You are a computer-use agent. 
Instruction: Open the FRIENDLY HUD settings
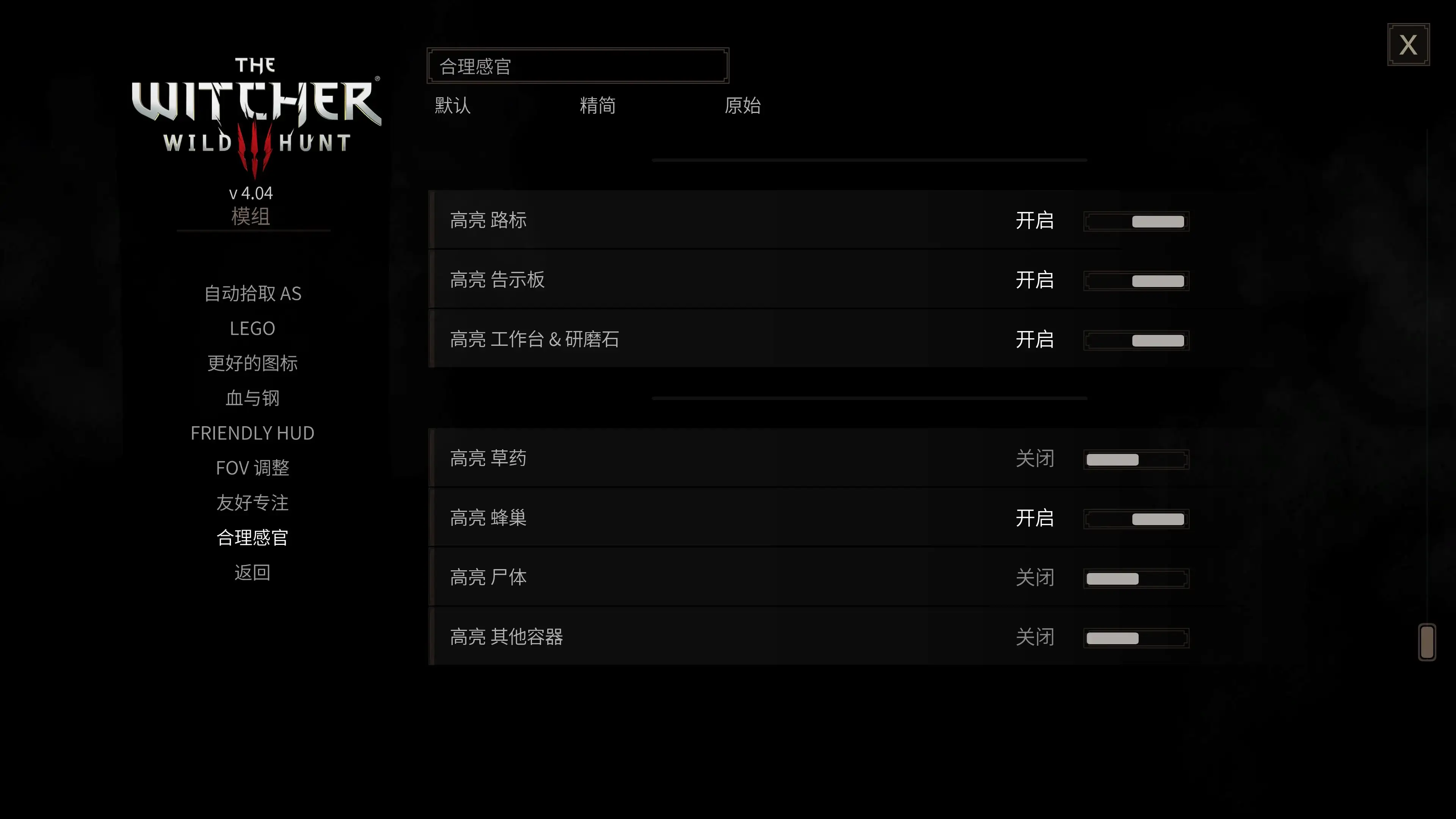253,433
